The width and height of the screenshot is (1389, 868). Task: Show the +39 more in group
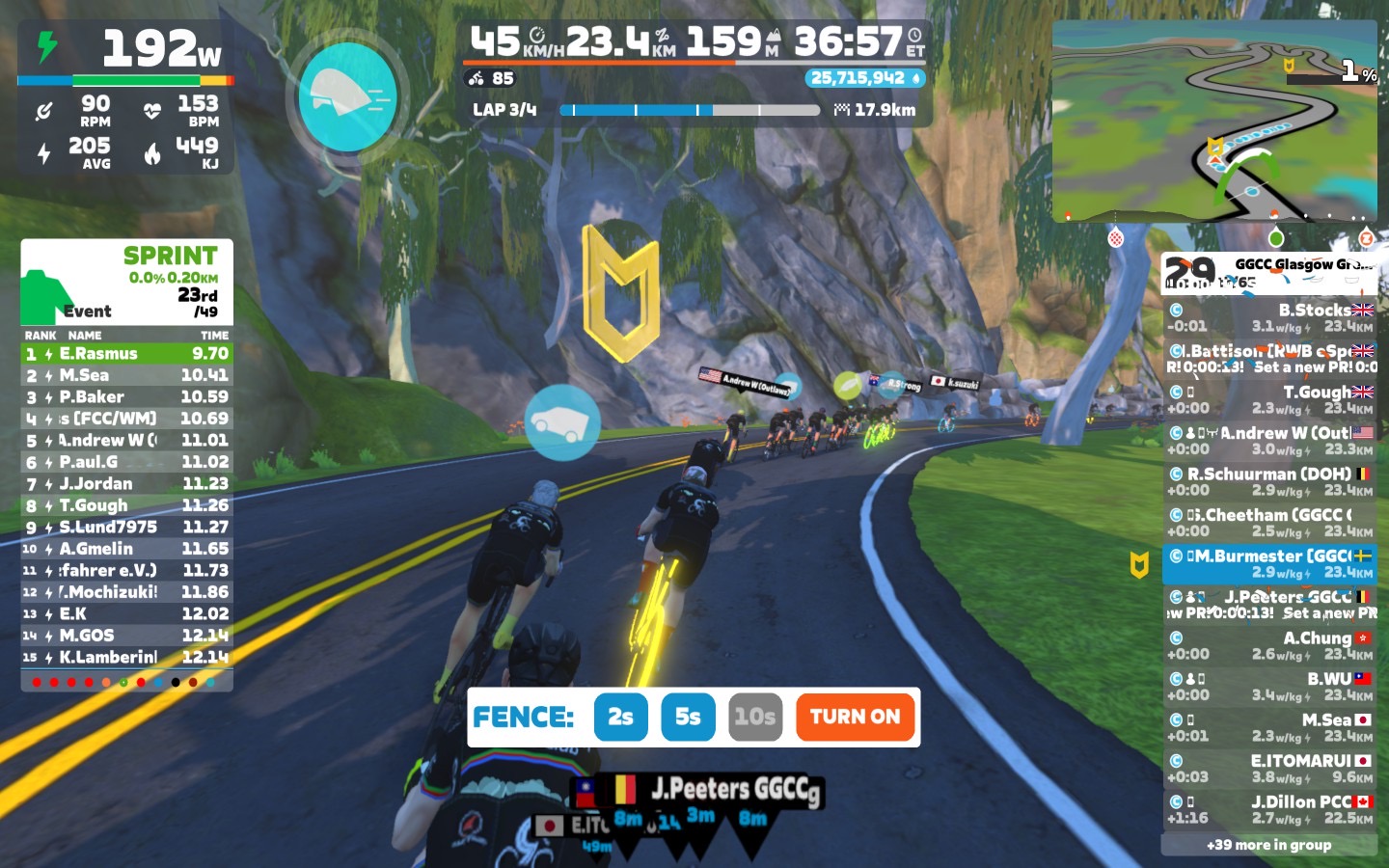coord(1268,845)
